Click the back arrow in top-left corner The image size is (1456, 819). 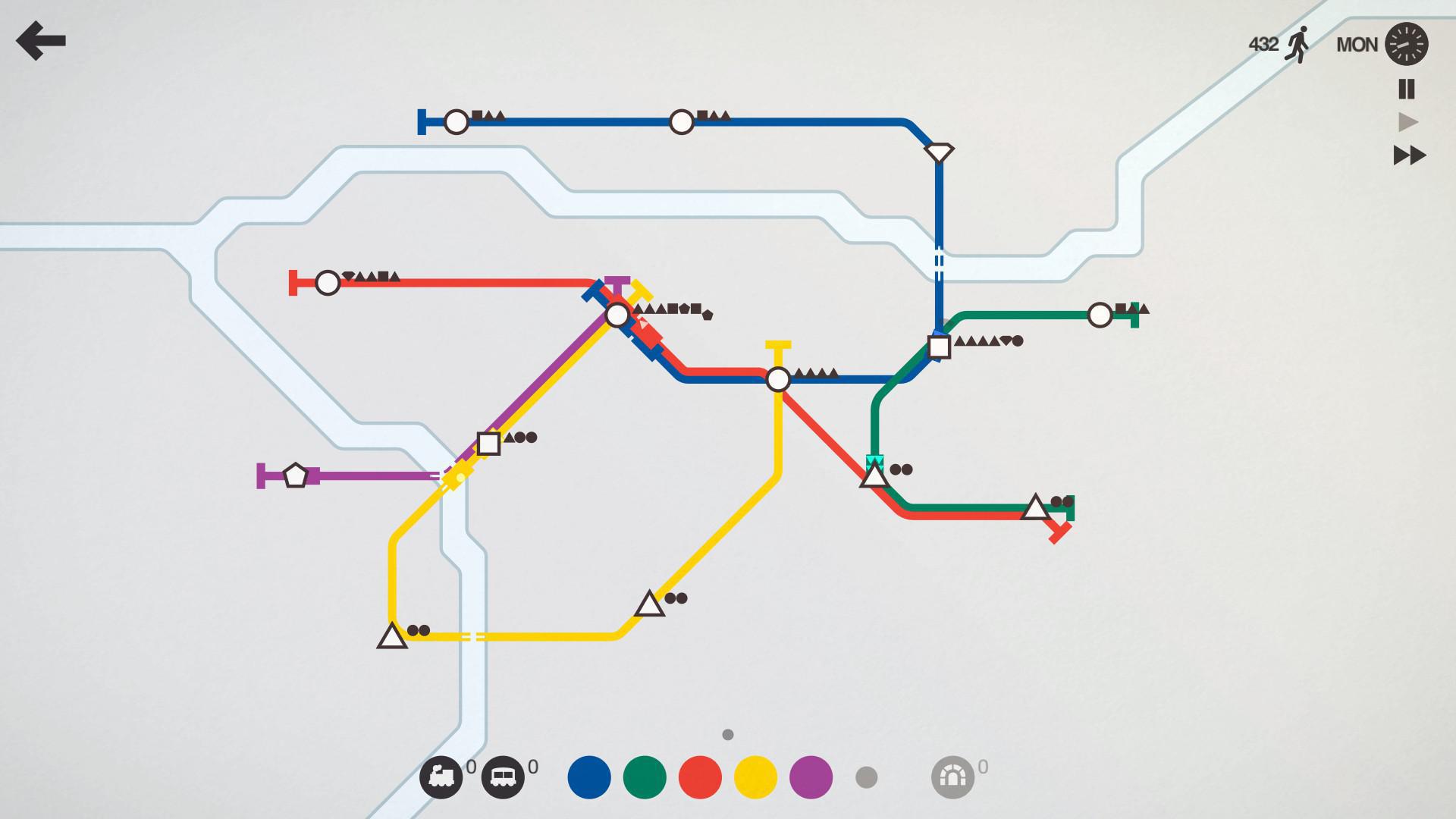(42, 42)
